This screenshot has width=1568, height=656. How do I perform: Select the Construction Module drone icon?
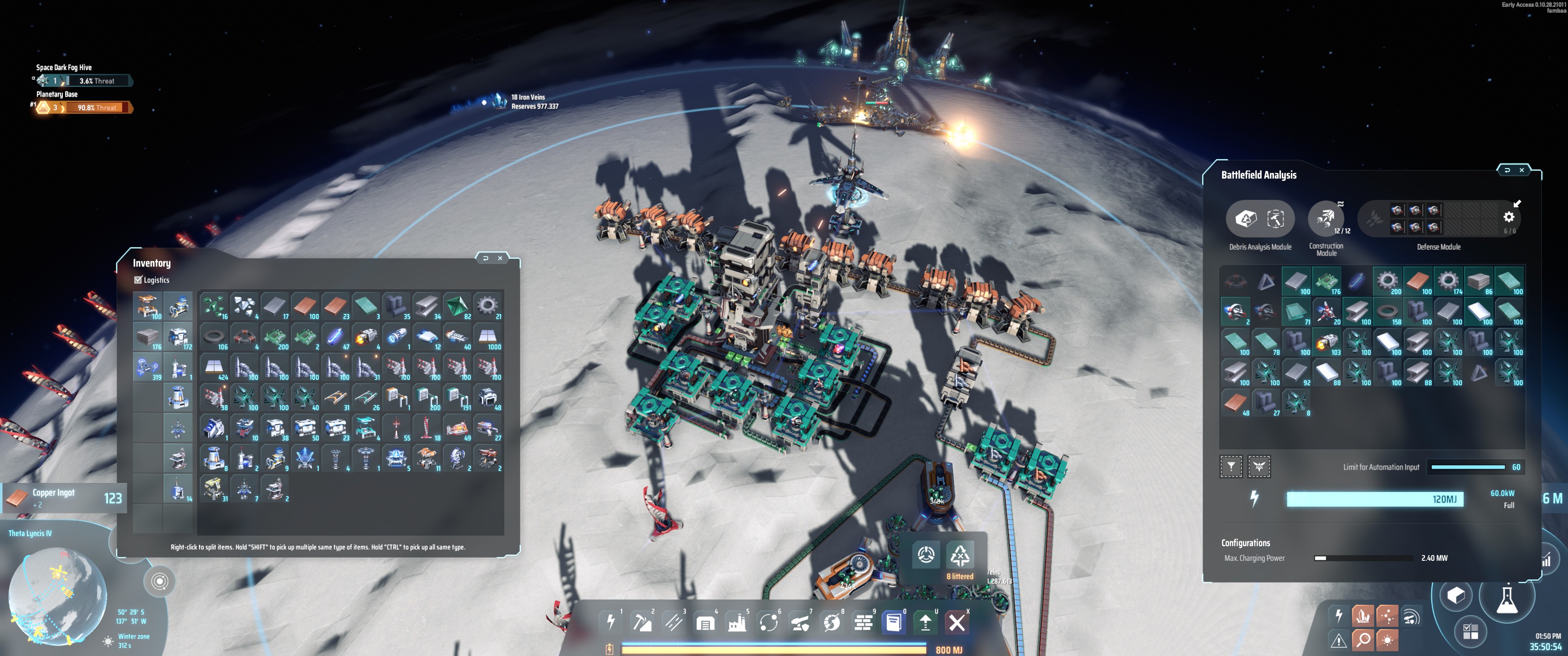[1325, 218]
